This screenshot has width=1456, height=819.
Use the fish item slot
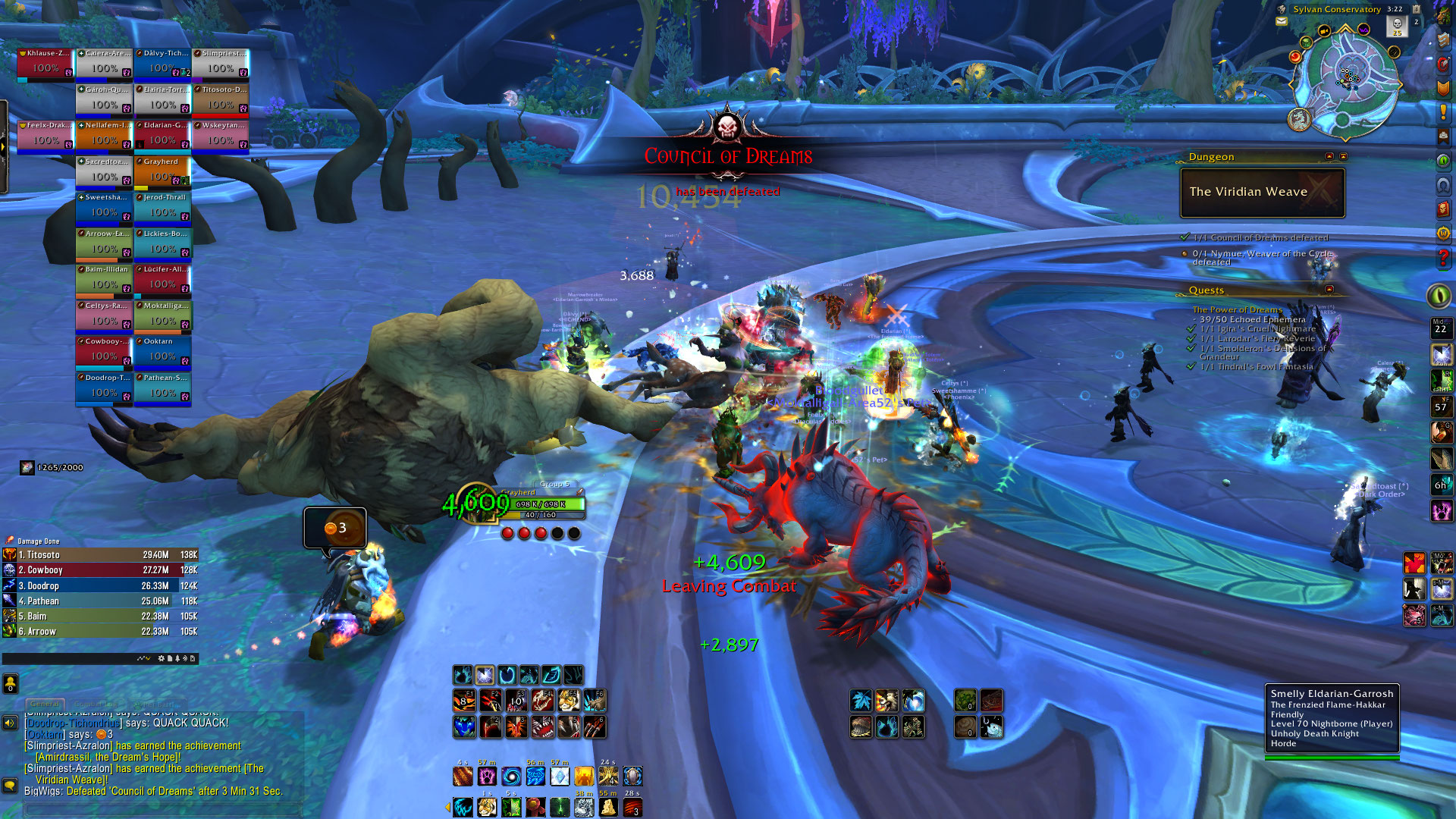tap(991, 727)
